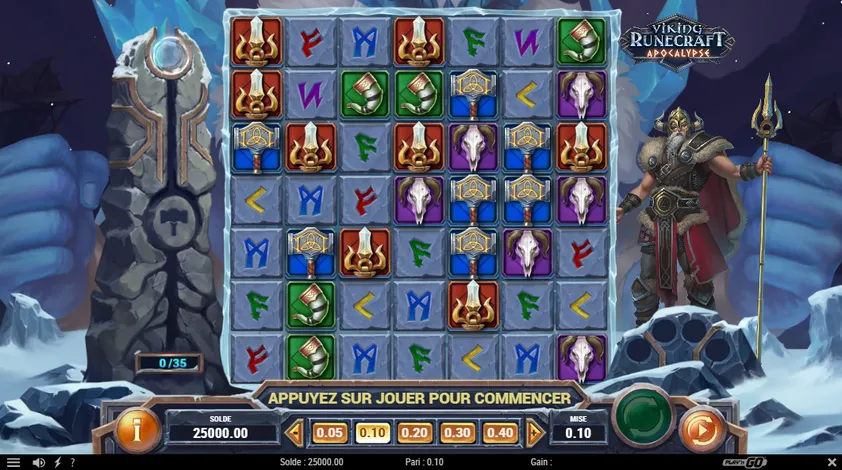The height and width of the screenshot is (470, 842).
Task: Click the left arrow to lower bet
Action: (295, 433)
